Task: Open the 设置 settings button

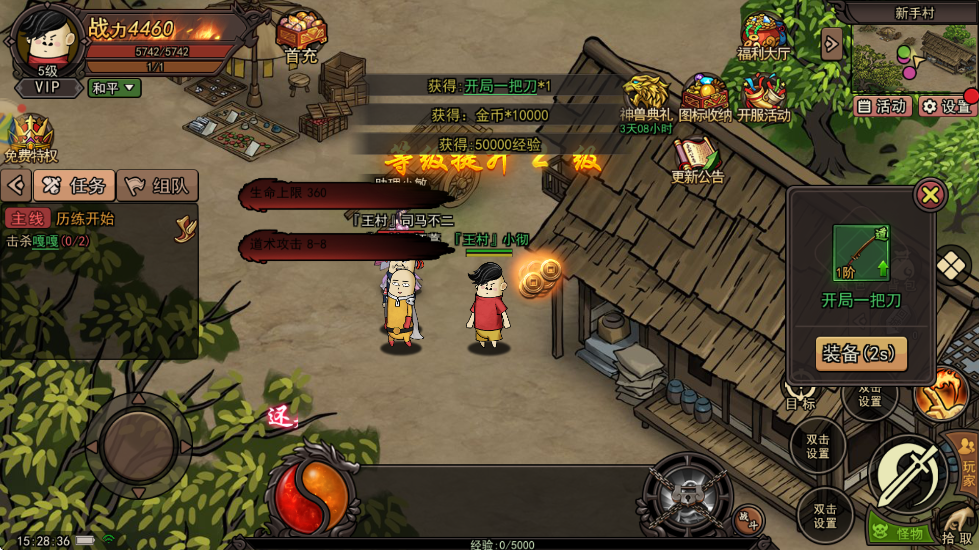Action: click(x=946, y=106)
